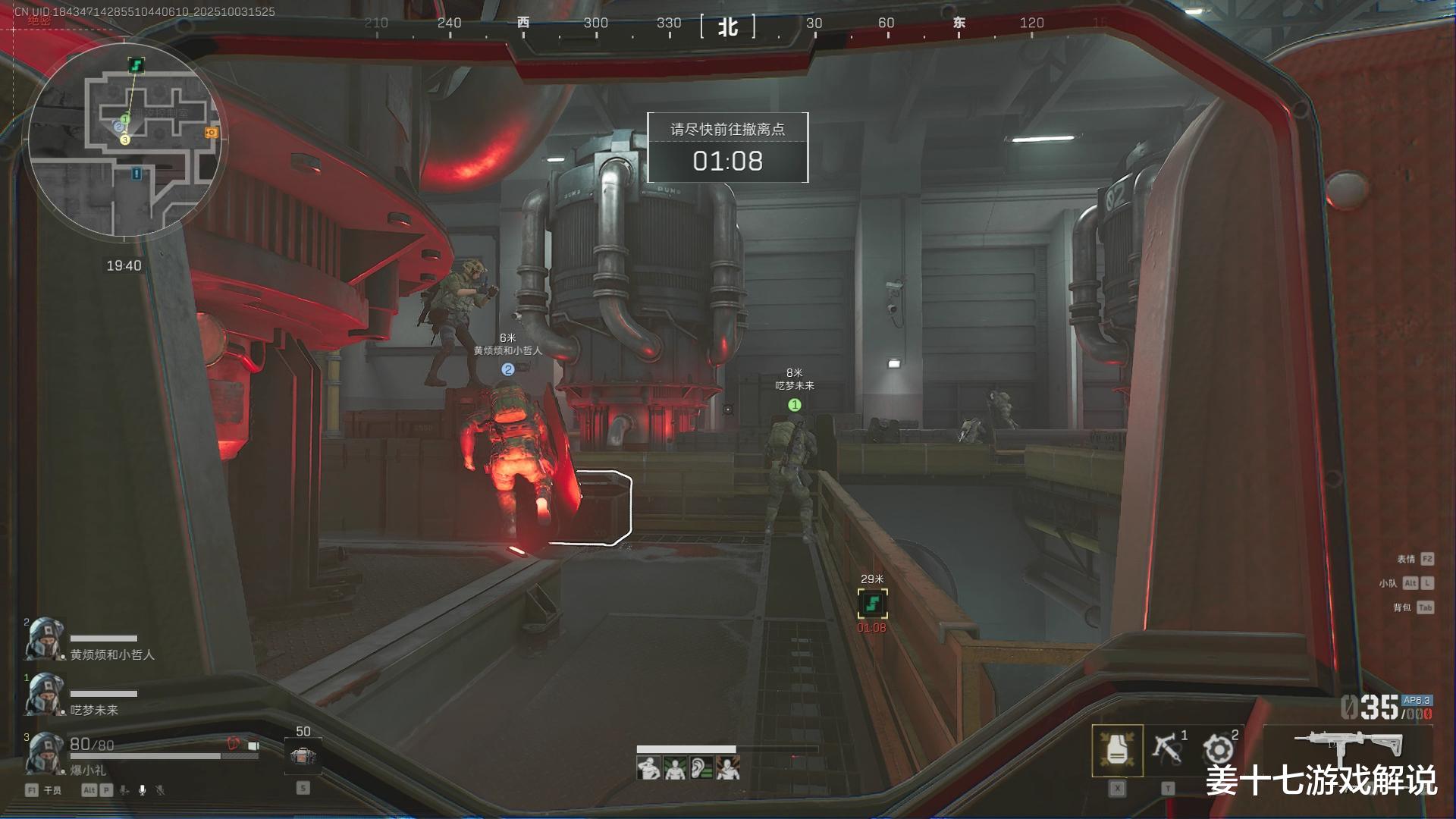Screen dimensions: 1456x819
Task: Open the circular minimap
Action: 125,140
